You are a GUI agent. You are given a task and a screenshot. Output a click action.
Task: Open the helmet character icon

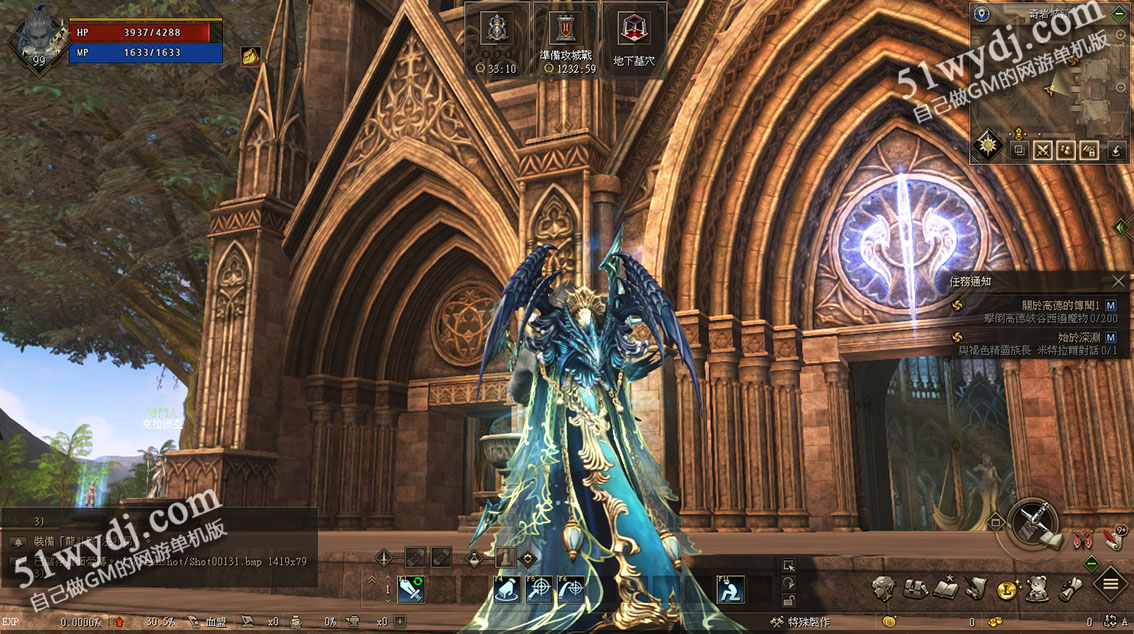882,588
